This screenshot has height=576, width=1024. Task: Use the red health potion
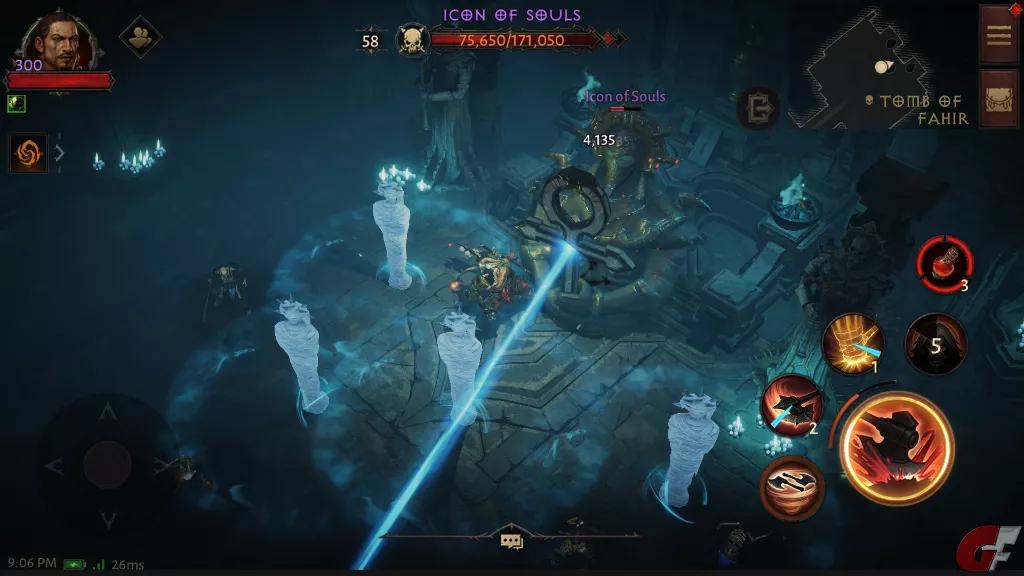[x=944, y=265]
